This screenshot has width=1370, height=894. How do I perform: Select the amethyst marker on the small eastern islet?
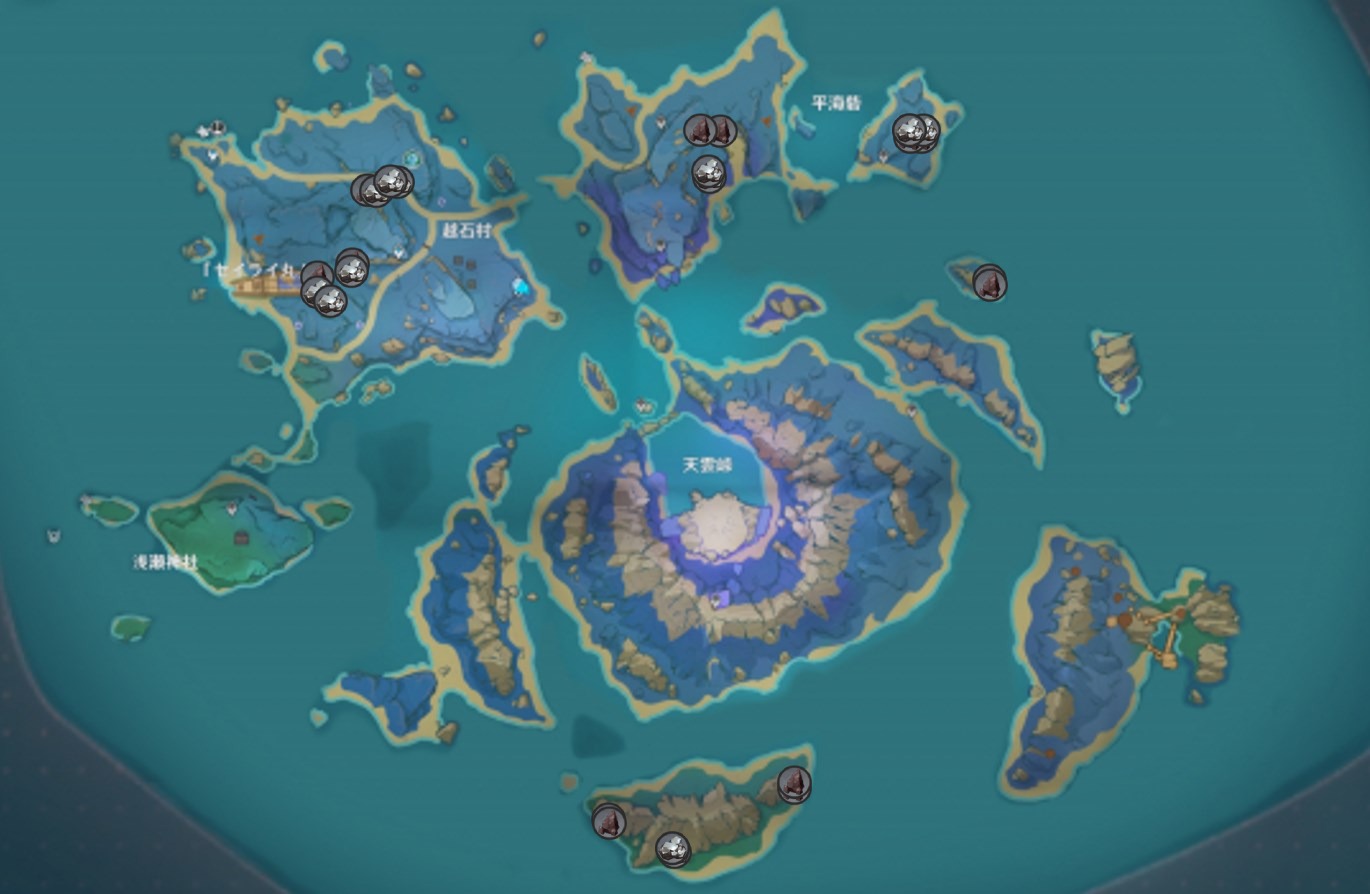click(988, 282)
